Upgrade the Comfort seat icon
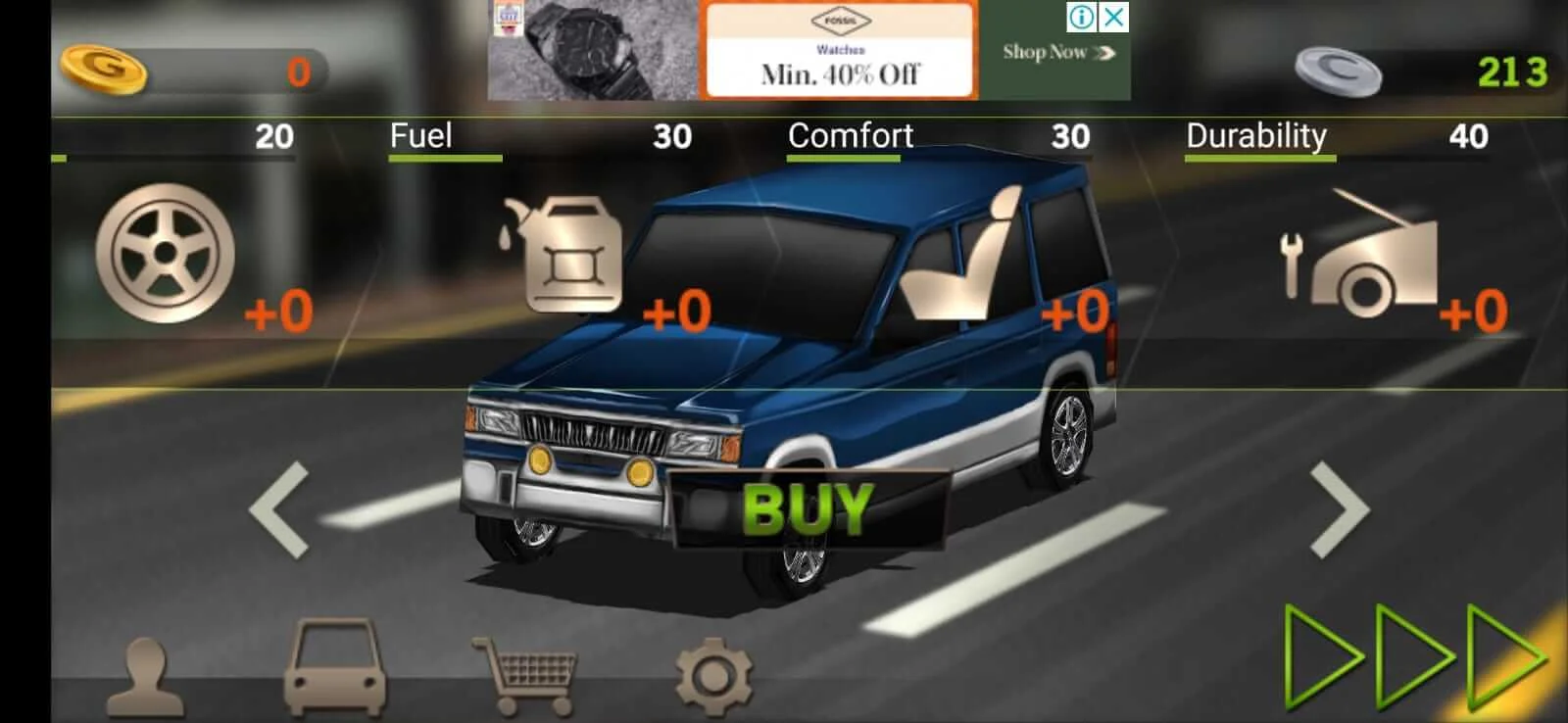 tap(963, 255)
